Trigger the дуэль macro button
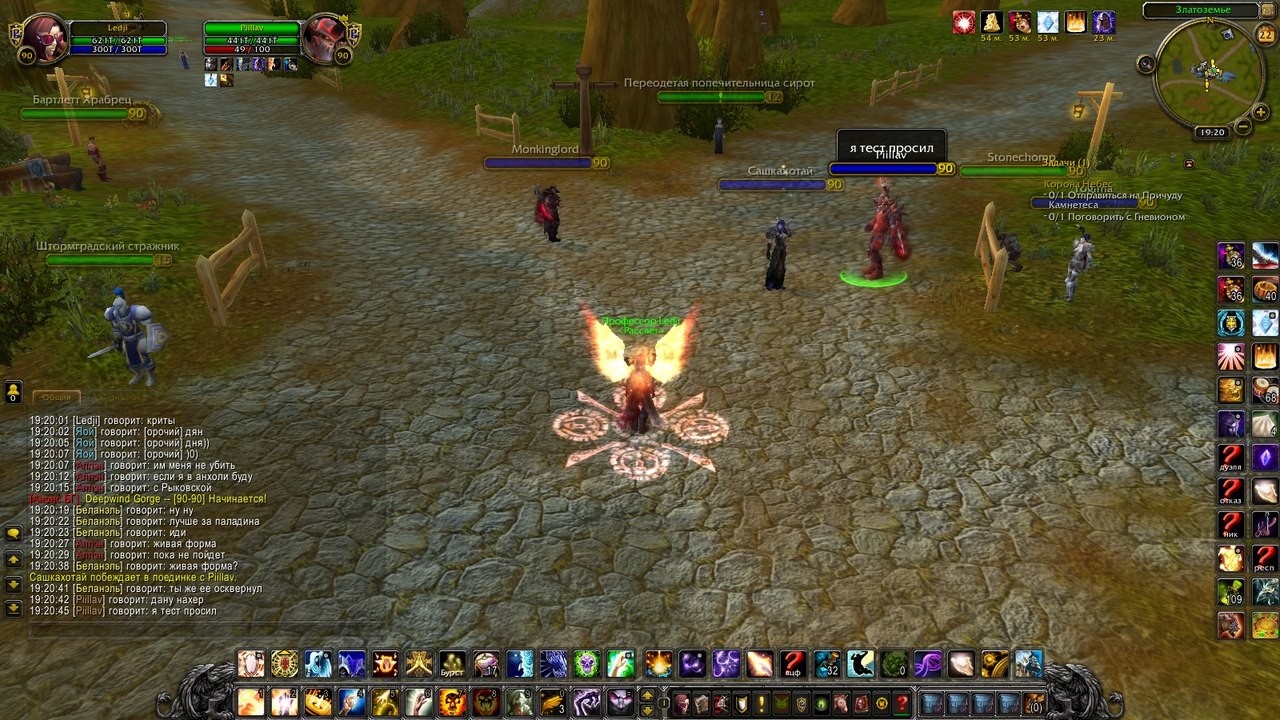This screenshot has height=720, width=1280. 1231,459
